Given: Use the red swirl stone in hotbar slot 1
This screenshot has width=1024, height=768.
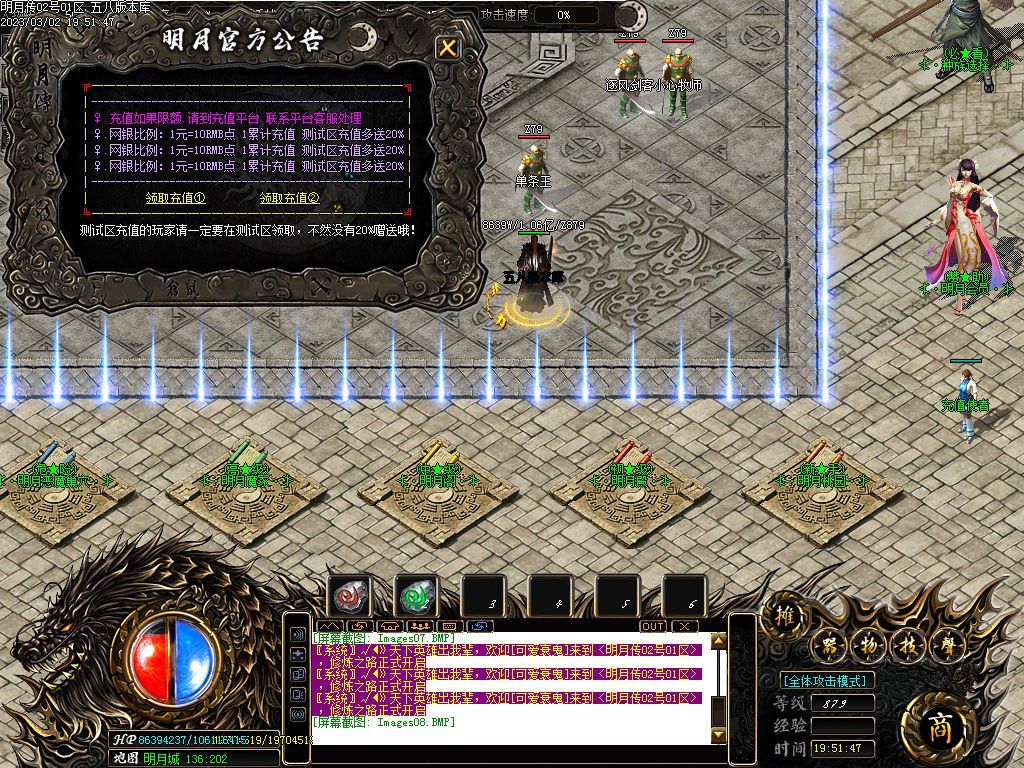Looking at the screenshot, I should pyautogui.click(x=350, y=596).
